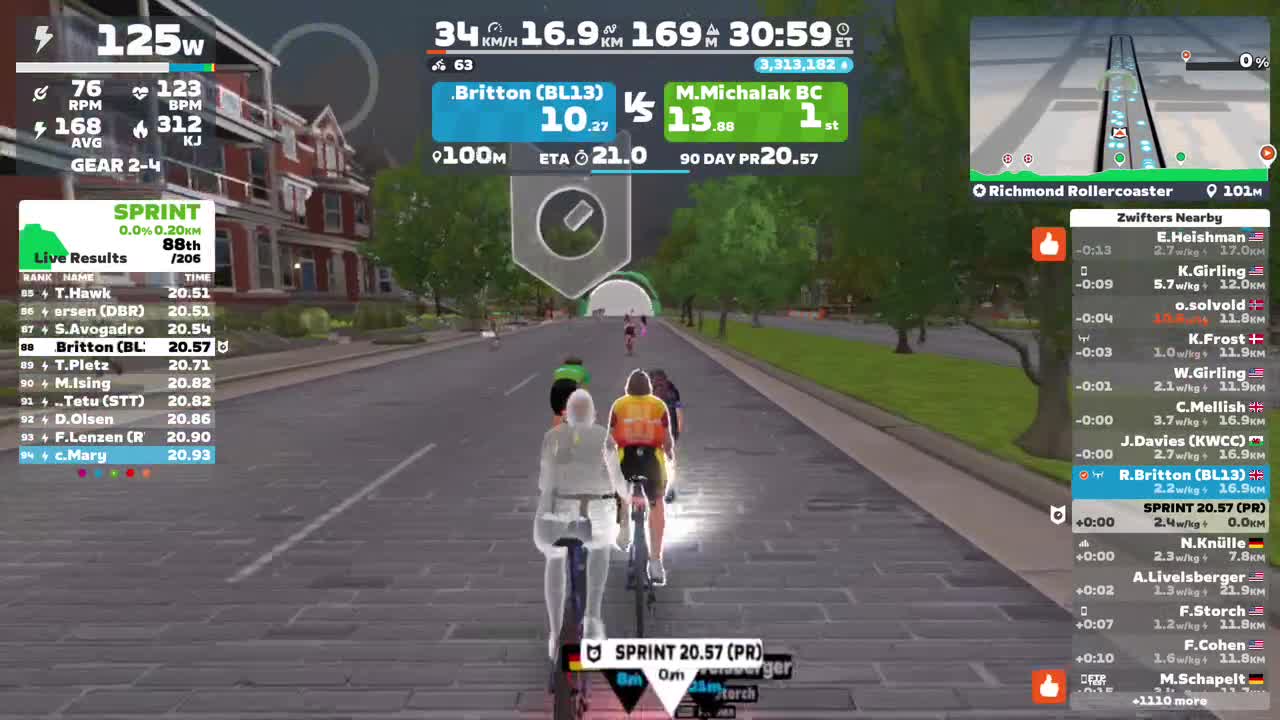
Task: Select the Zwifters Nearby panel tab
Action: [x=1170, y=218]
